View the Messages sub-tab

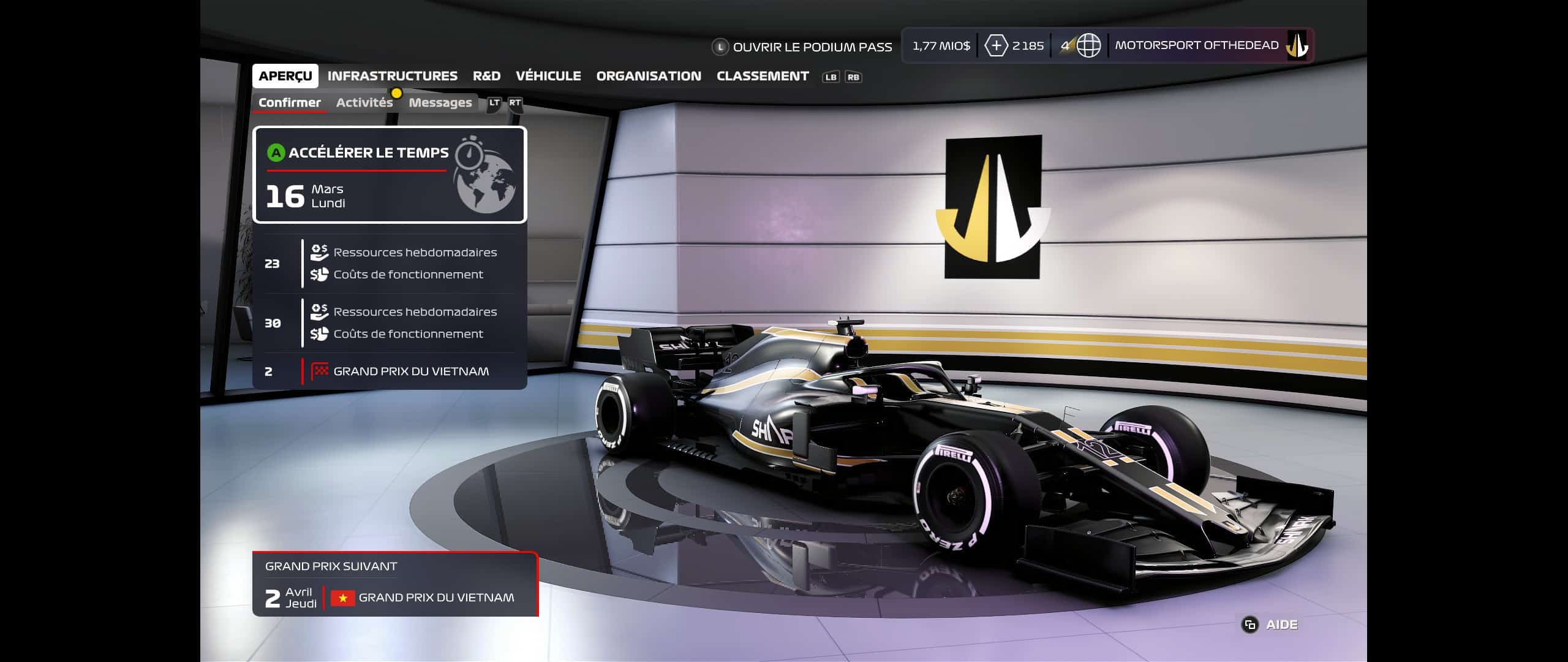coord(440,102)
